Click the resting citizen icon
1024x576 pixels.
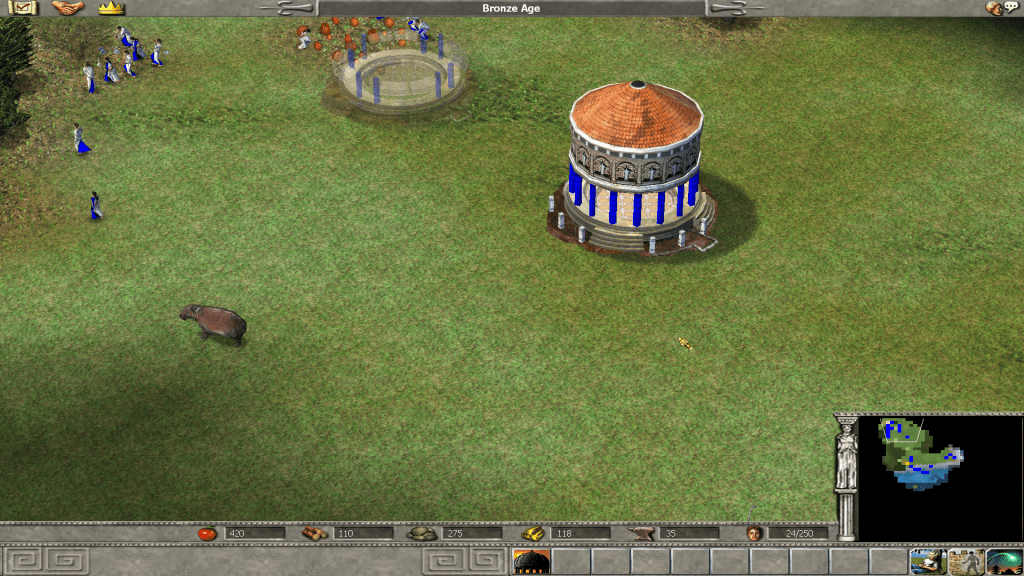point(928,562)
